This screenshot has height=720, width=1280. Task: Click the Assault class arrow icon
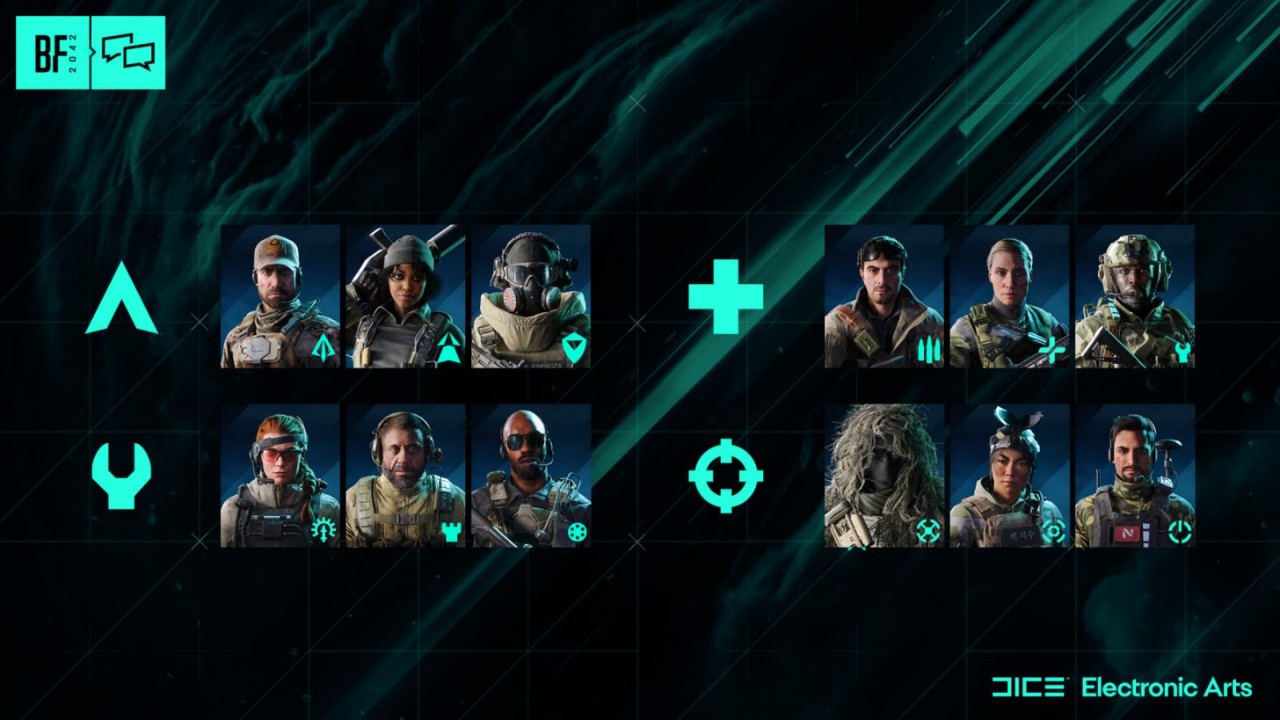coord(121,298)
